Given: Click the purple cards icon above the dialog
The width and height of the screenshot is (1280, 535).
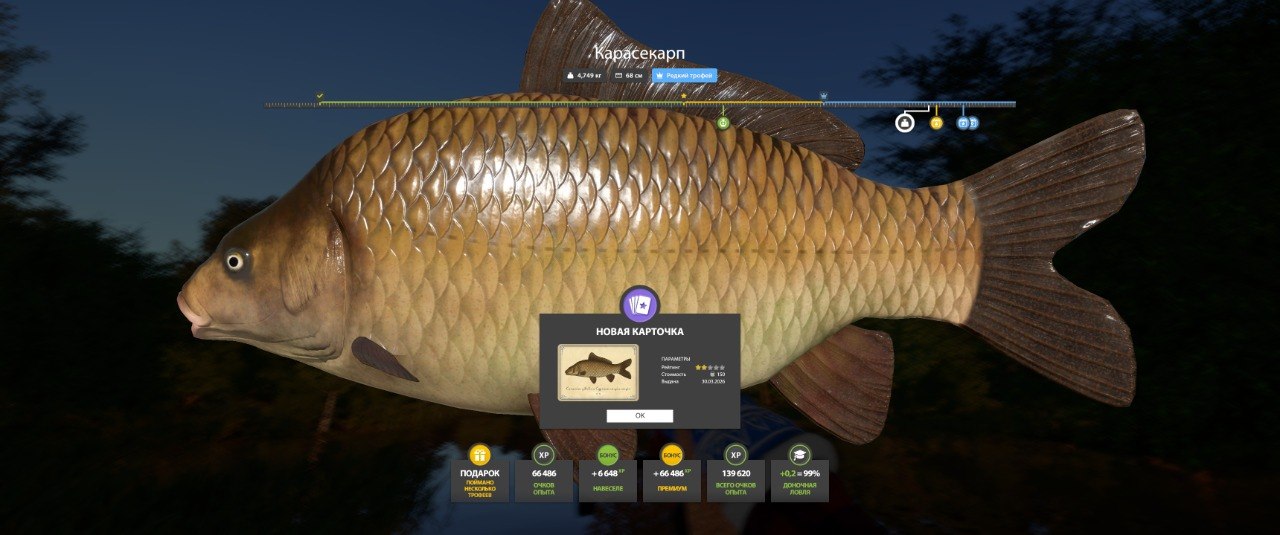Looking at the screenshot, I should pyautogui.click(x=640, y=304).
